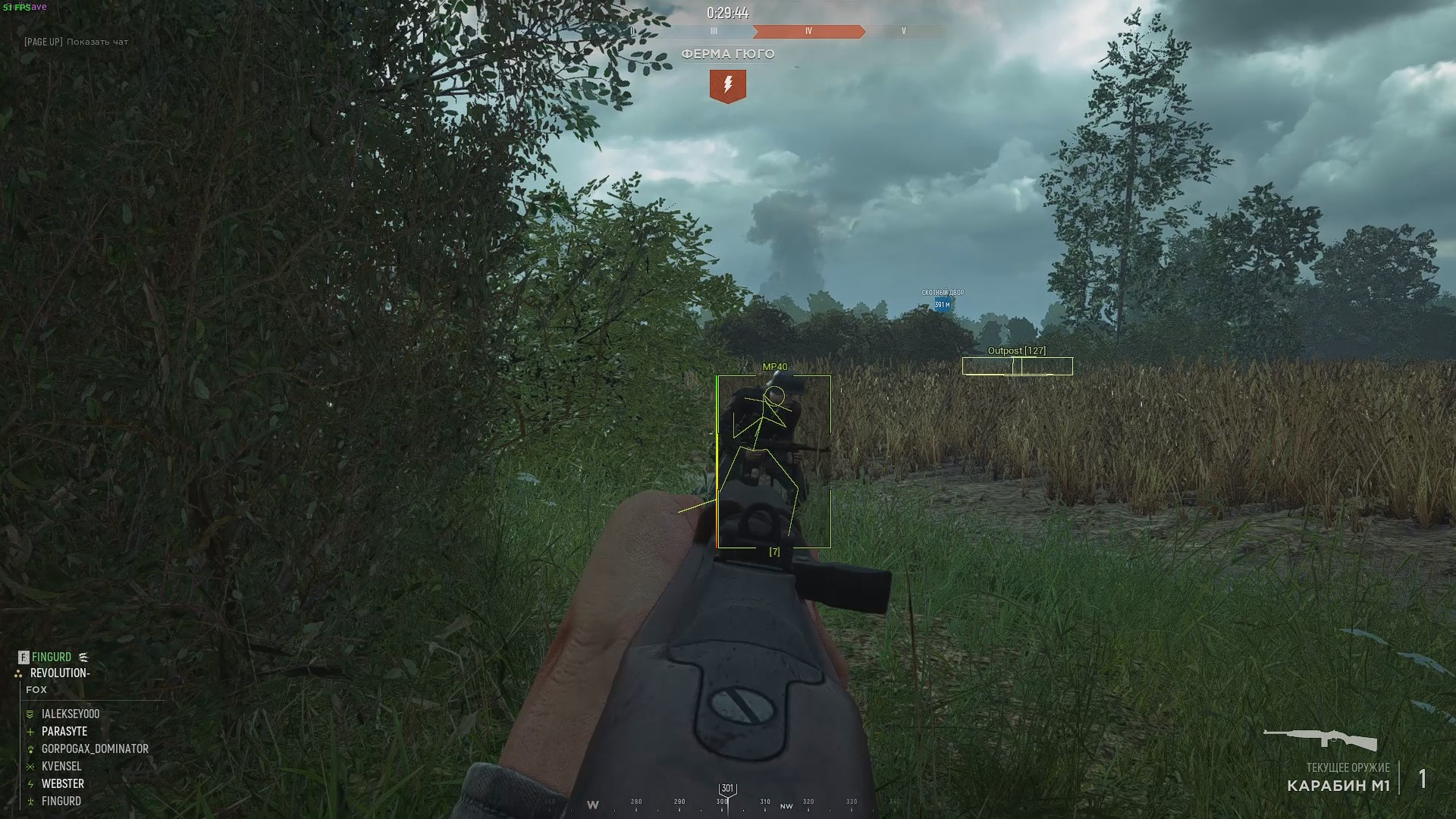Click the Outpost [127] label
1456x819 pixels.
click(1015, 350)
